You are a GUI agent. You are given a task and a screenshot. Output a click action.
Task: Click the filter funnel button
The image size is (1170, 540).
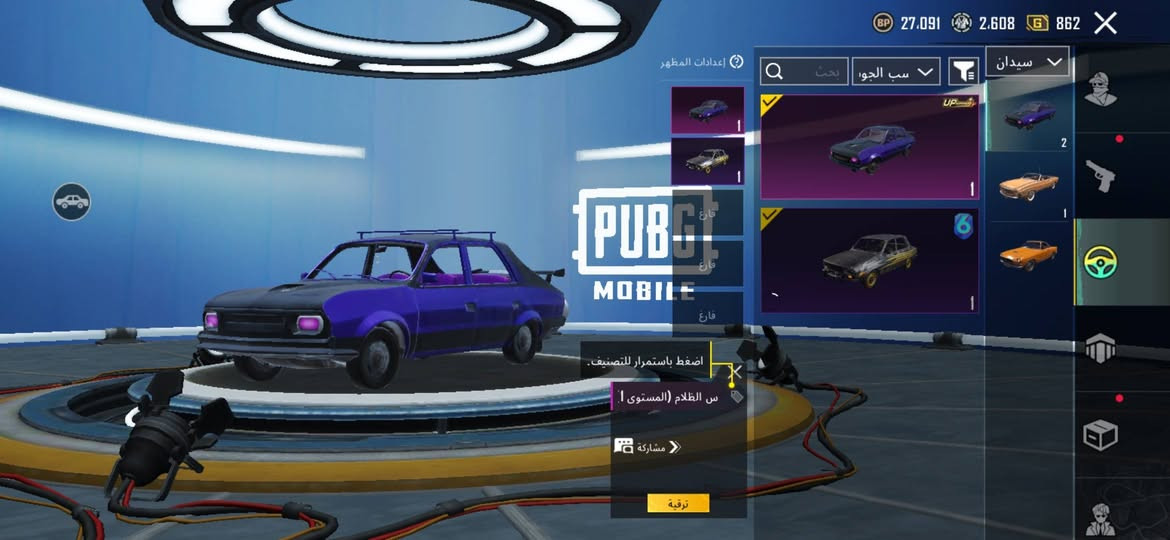963,71
